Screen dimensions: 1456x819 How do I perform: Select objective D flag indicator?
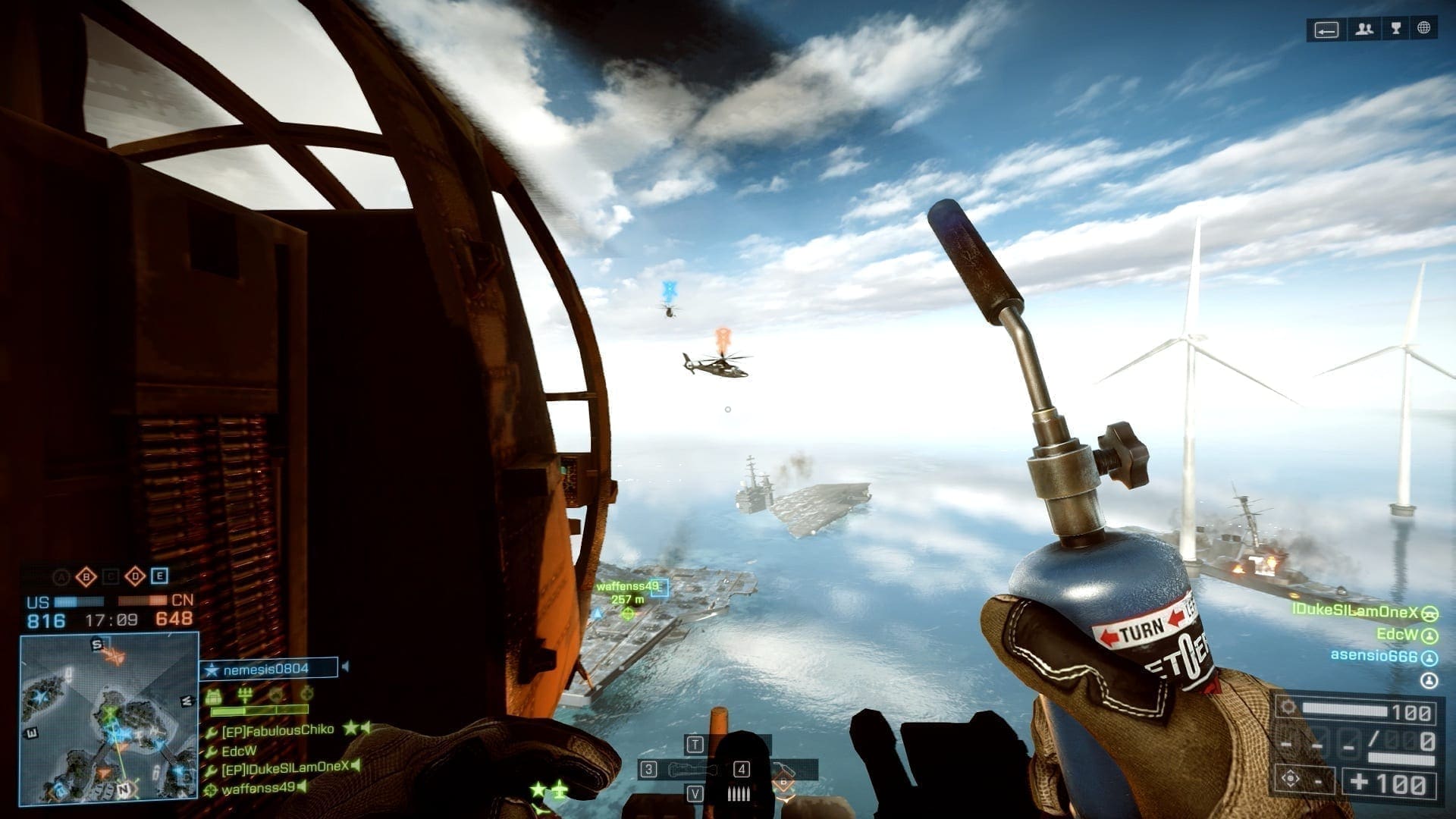point(136,576)
